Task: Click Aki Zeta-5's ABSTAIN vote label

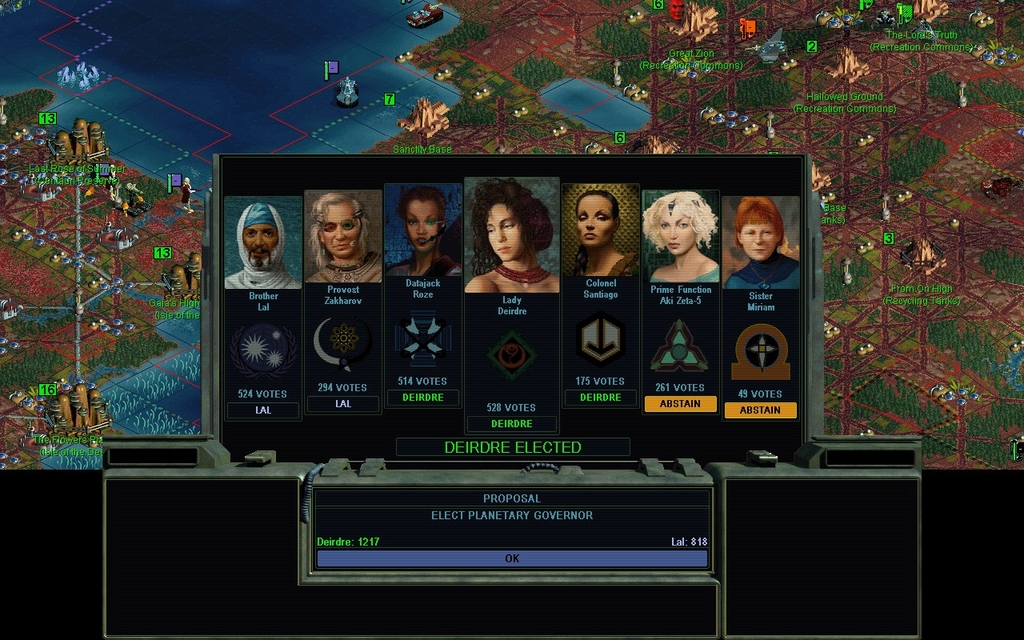Action: pyautogui.click(x=680, y=404)
